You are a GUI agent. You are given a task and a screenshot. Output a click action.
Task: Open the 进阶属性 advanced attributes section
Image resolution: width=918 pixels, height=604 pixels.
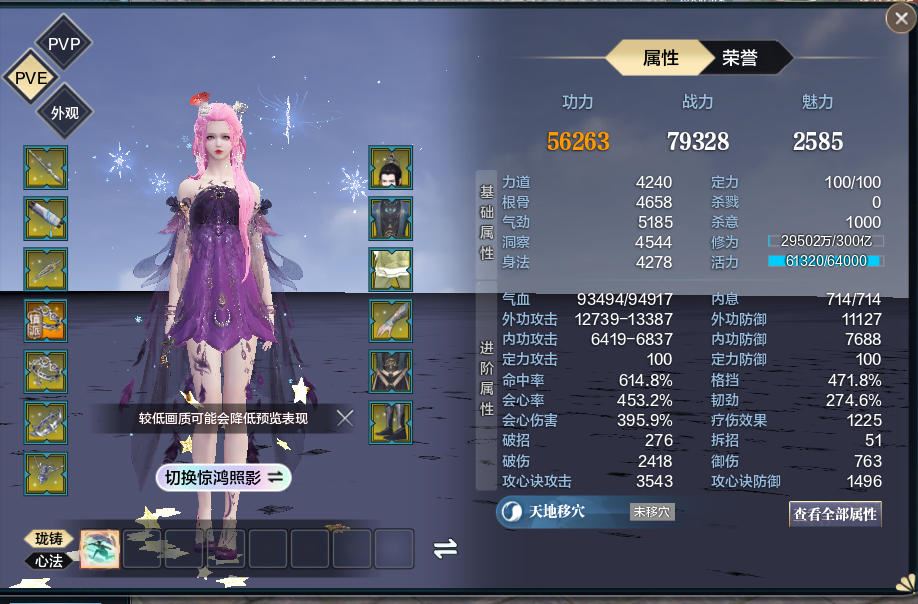coord(487,376)
